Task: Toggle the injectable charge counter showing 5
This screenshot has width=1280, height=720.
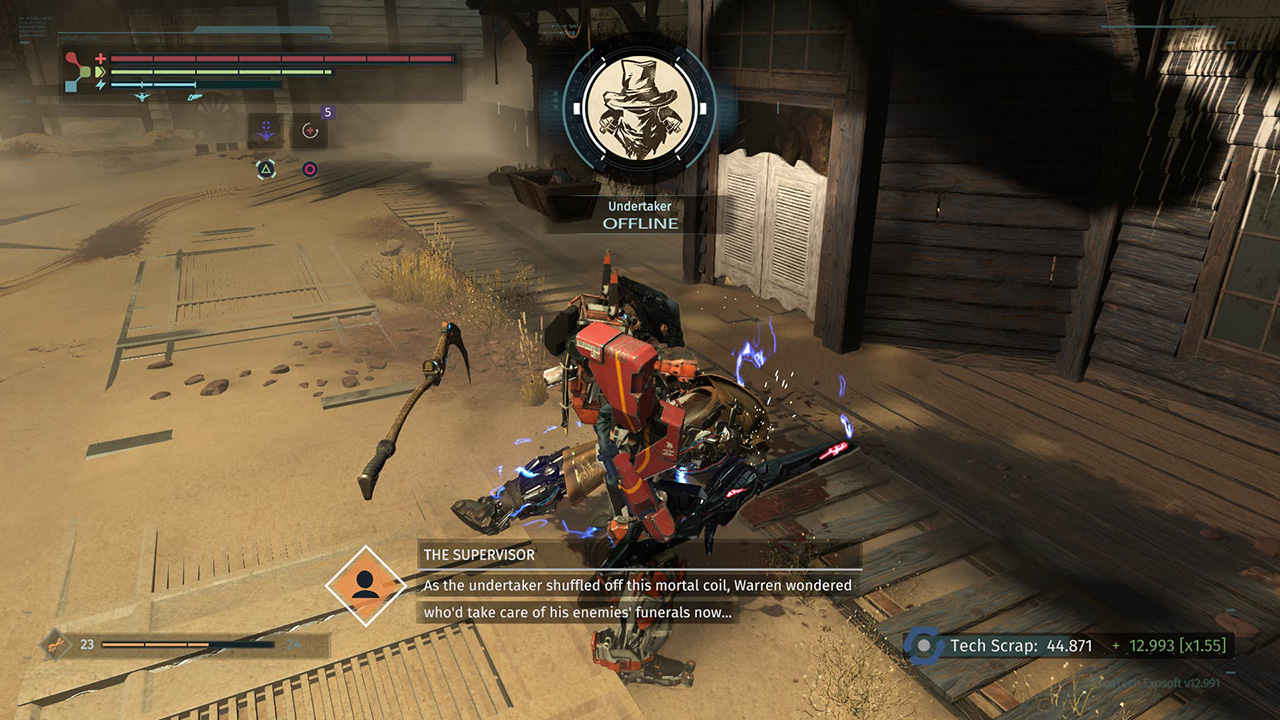Action: click(x=327, y=112)
